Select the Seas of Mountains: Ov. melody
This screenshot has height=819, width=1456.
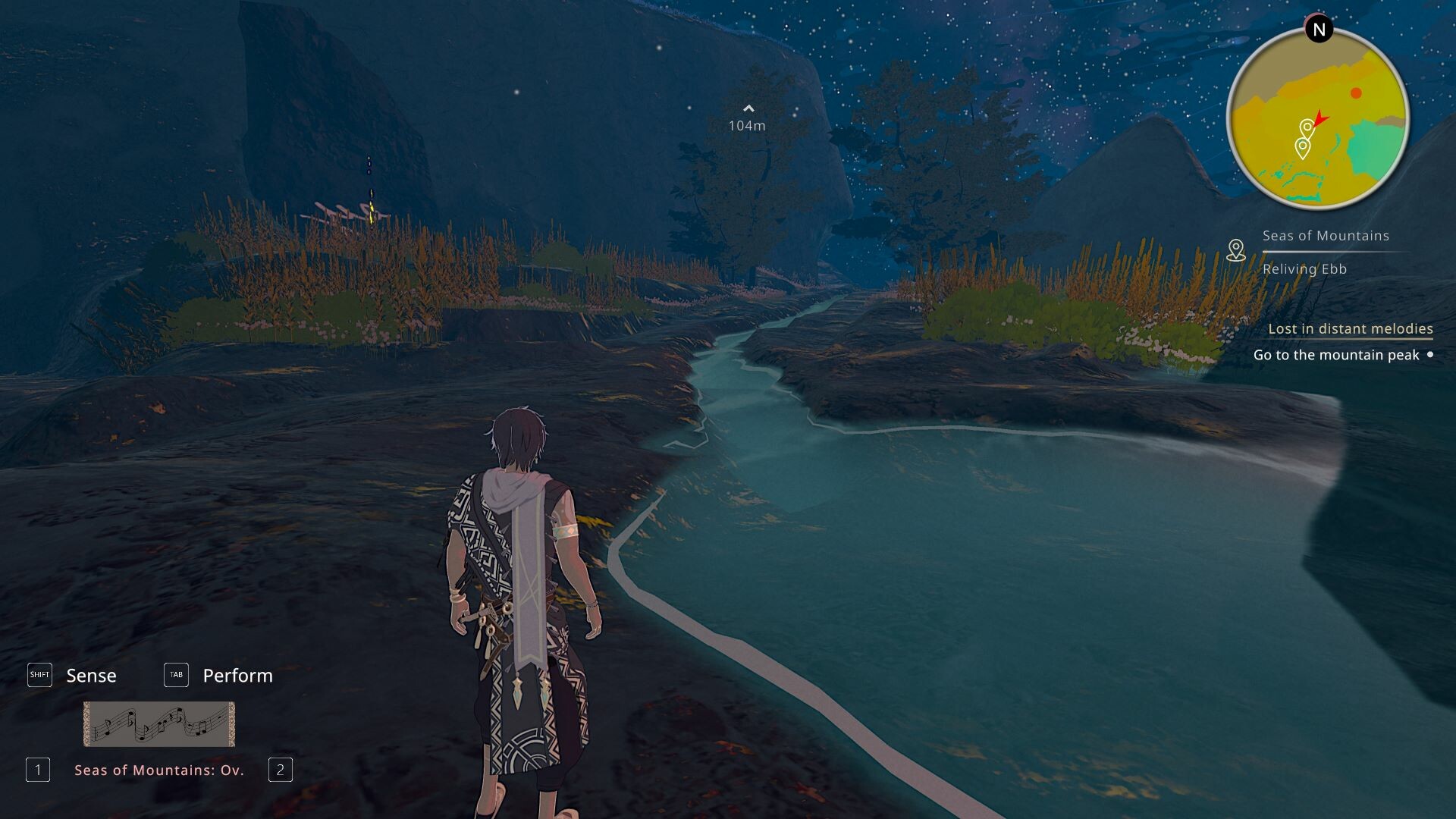pyautogui.click(x=159, y=770)
